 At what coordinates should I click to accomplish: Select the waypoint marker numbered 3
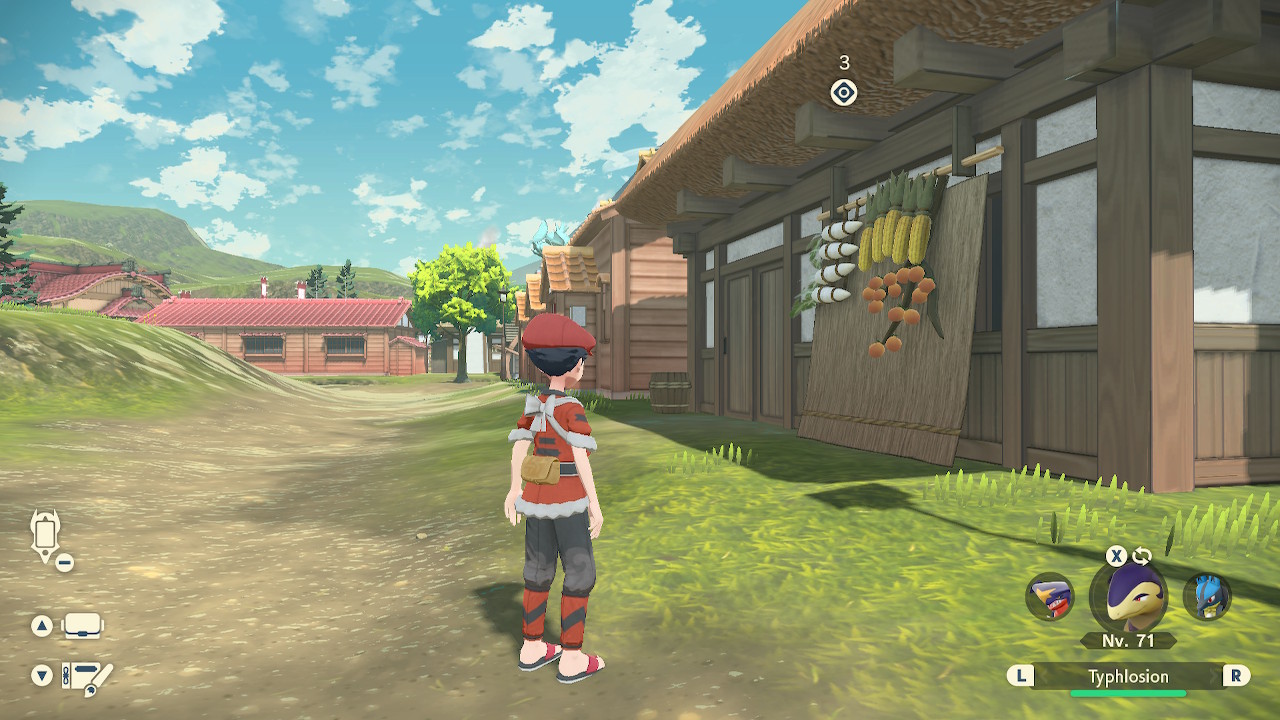pyautogui.click(x=844, y=93)
